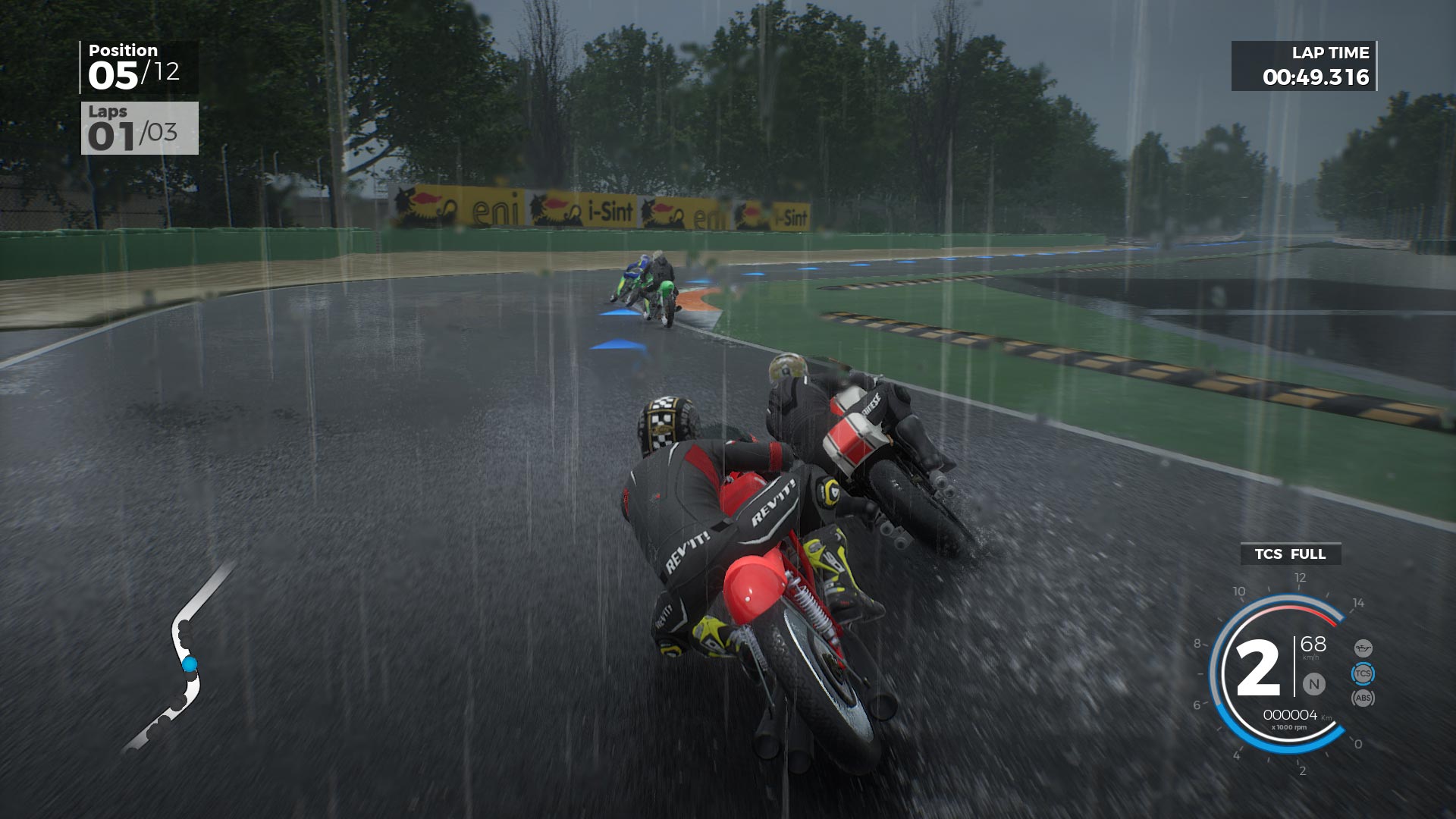Image resolution: width=1456 pixels, height=819 pixels.
Task: Click the blue player marker on the minimap
Action: click(190, 664)
